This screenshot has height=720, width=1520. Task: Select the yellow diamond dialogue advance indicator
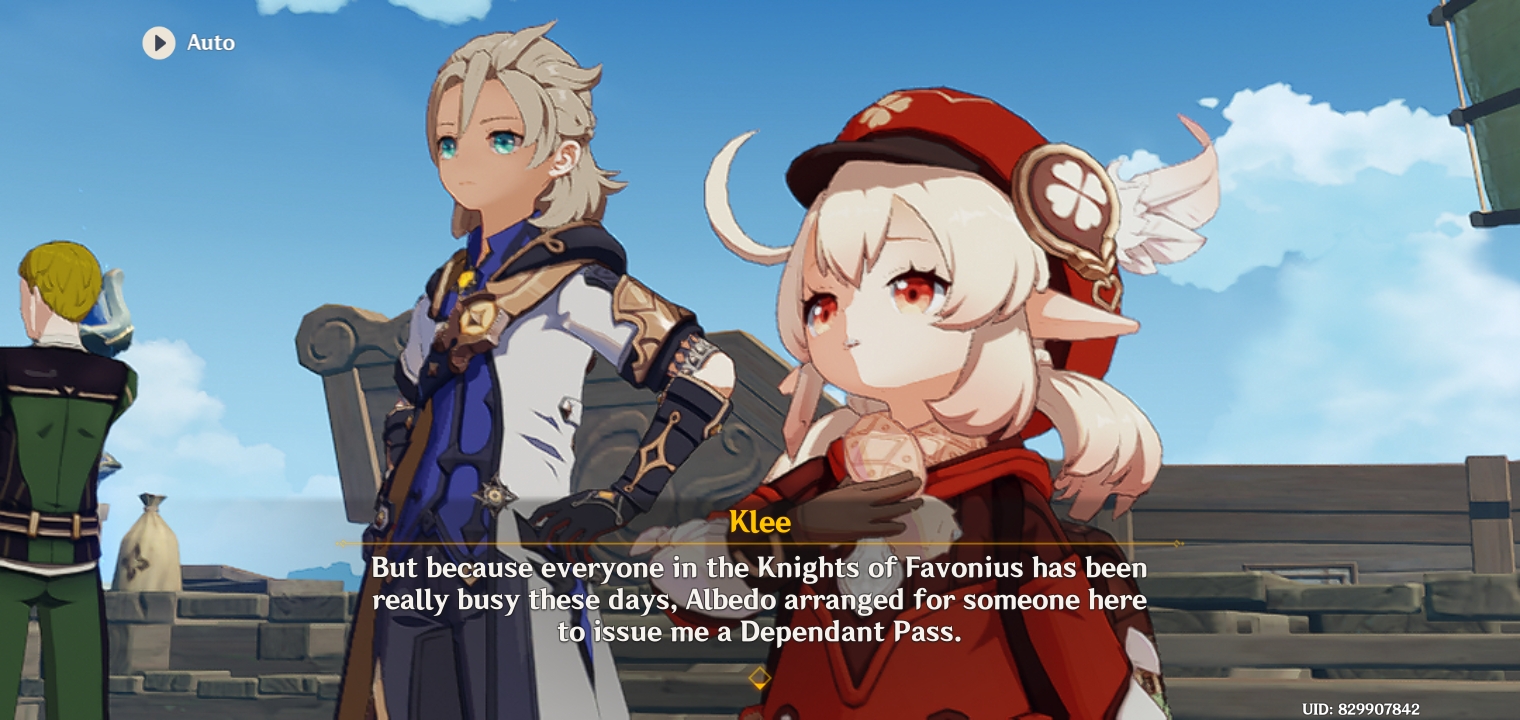pos(760,679)
